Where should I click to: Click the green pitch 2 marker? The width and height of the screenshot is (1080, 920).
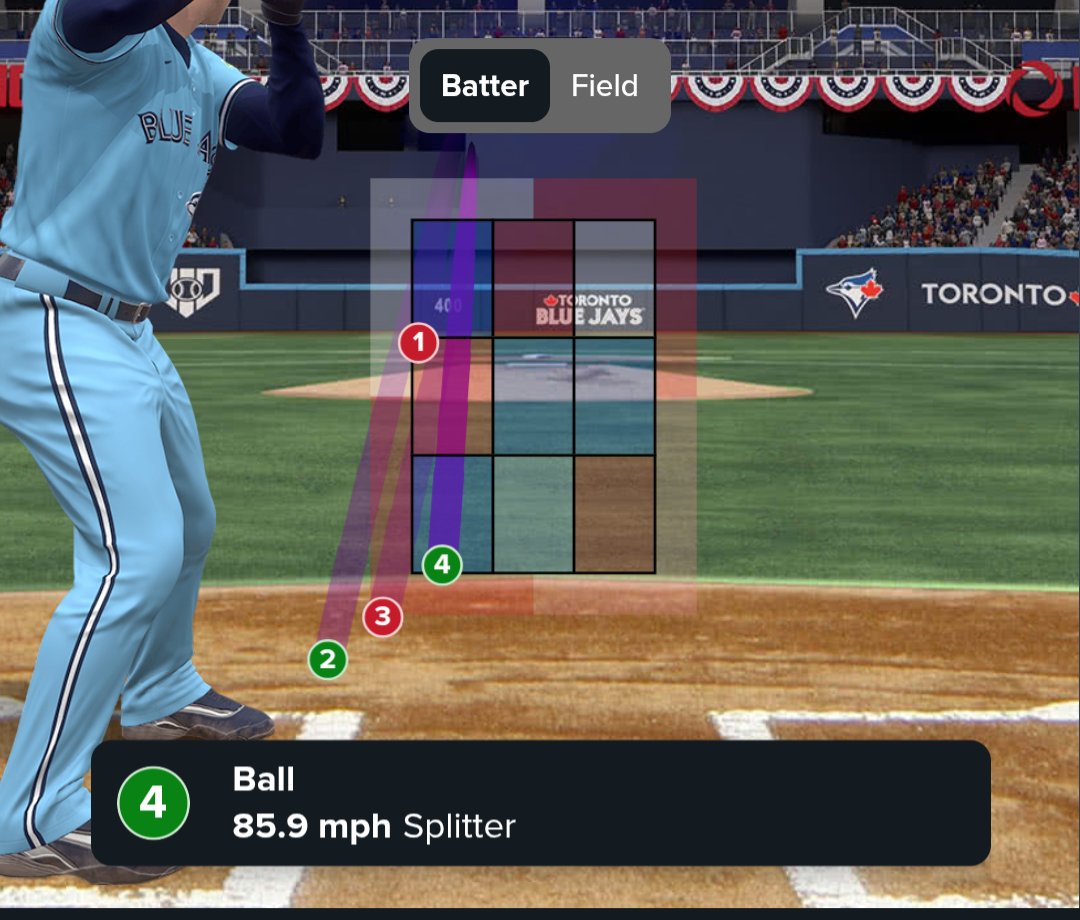point(327,659)
